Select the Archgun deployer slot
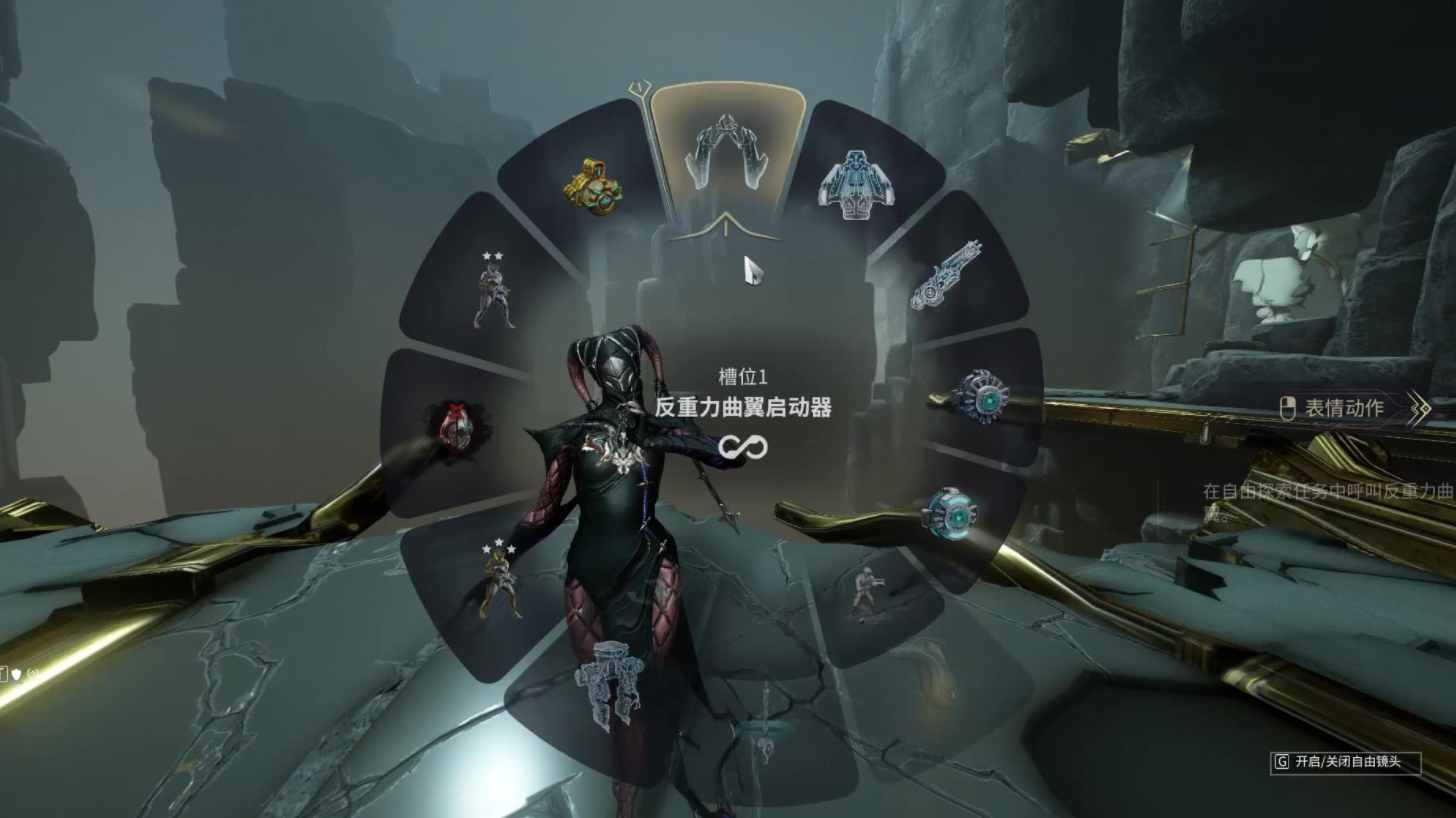 (944, 275)
